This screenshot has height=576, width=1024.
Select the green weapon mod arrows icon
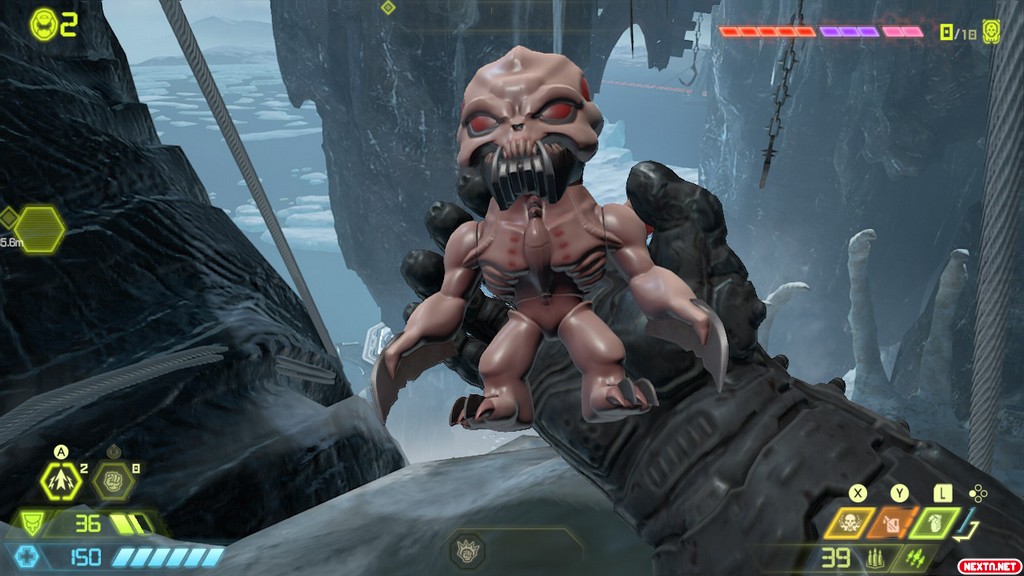[x=913, y=558]
